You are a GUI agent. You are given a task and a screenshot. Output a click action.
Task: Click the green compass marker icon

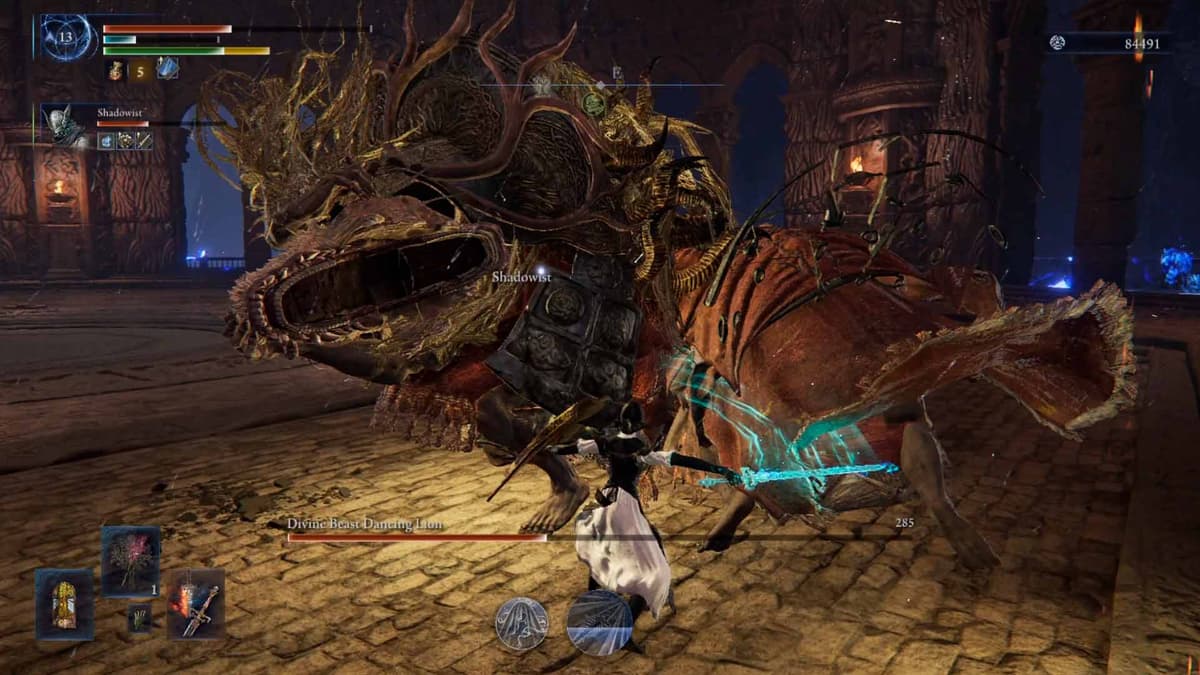[593, 103]
